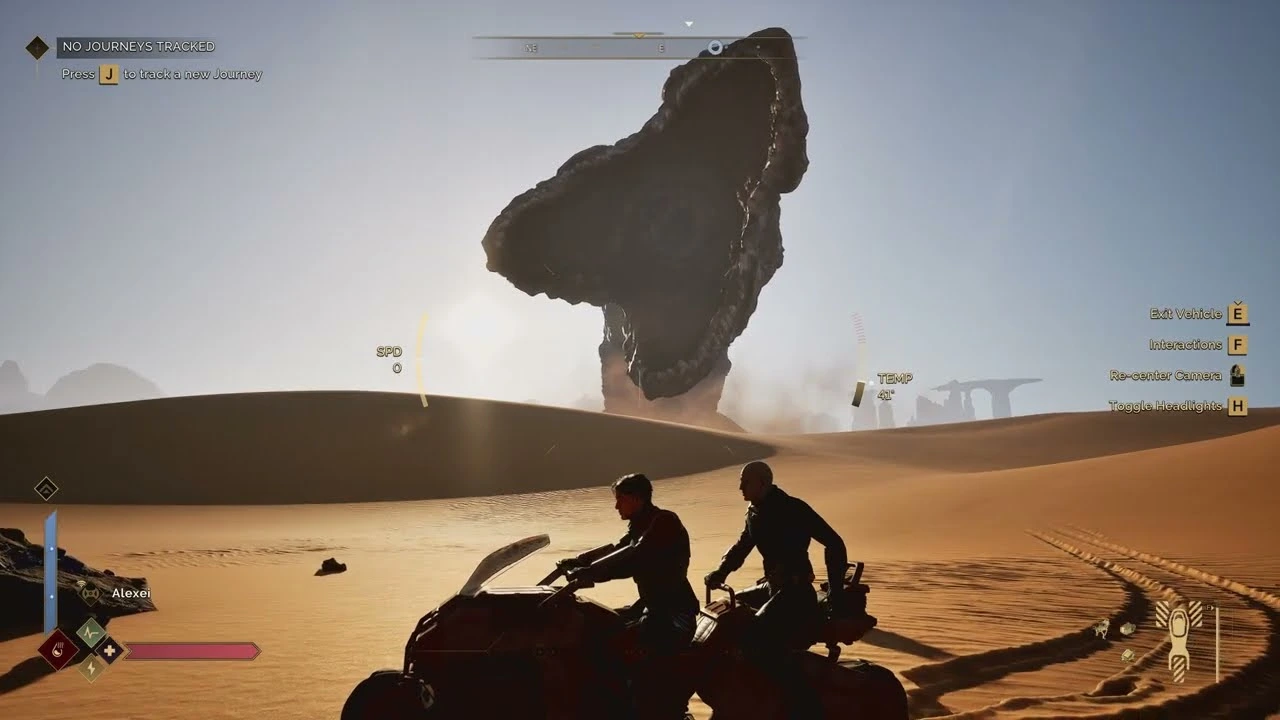
Task: Click the Exit Vehicle prompt
Action: point(1186,313)
